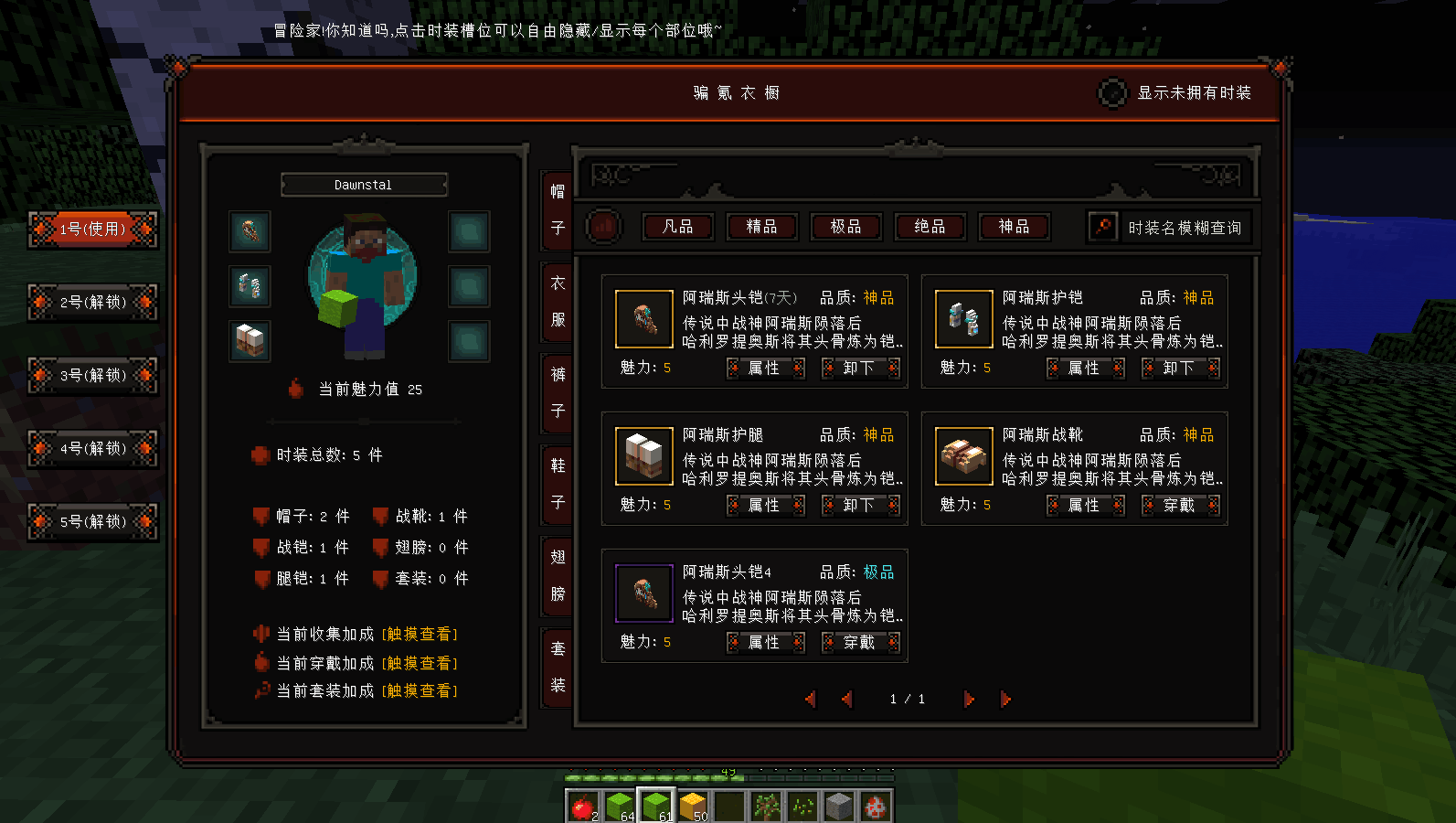The width and height of the screenshot is (1456, 823).
Task: Click the equipped helmet slot to hide it
Action: [x=250, y=232]
